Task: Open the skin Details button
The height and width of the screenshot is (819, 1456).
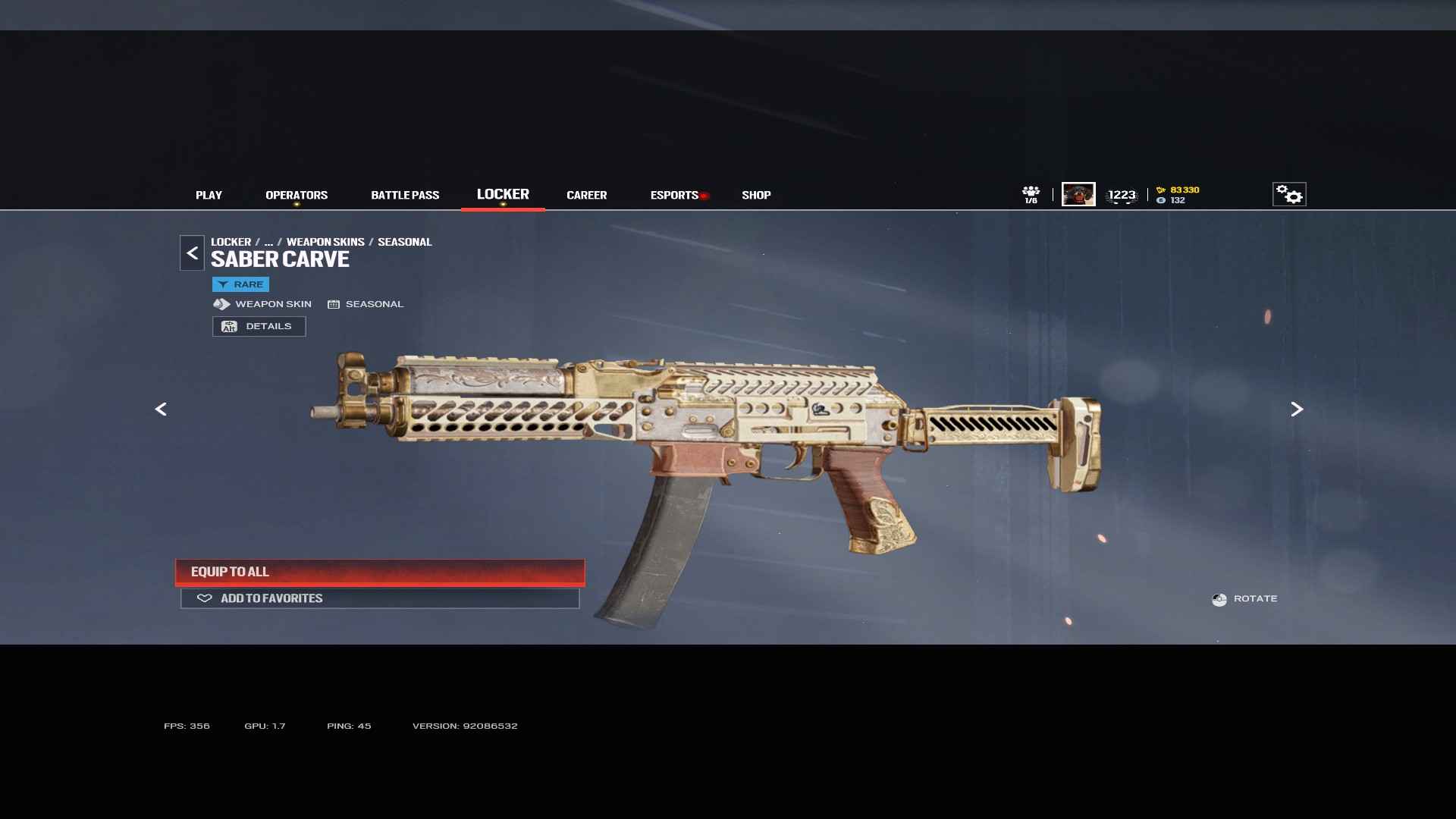Action: tap(259, 326)
